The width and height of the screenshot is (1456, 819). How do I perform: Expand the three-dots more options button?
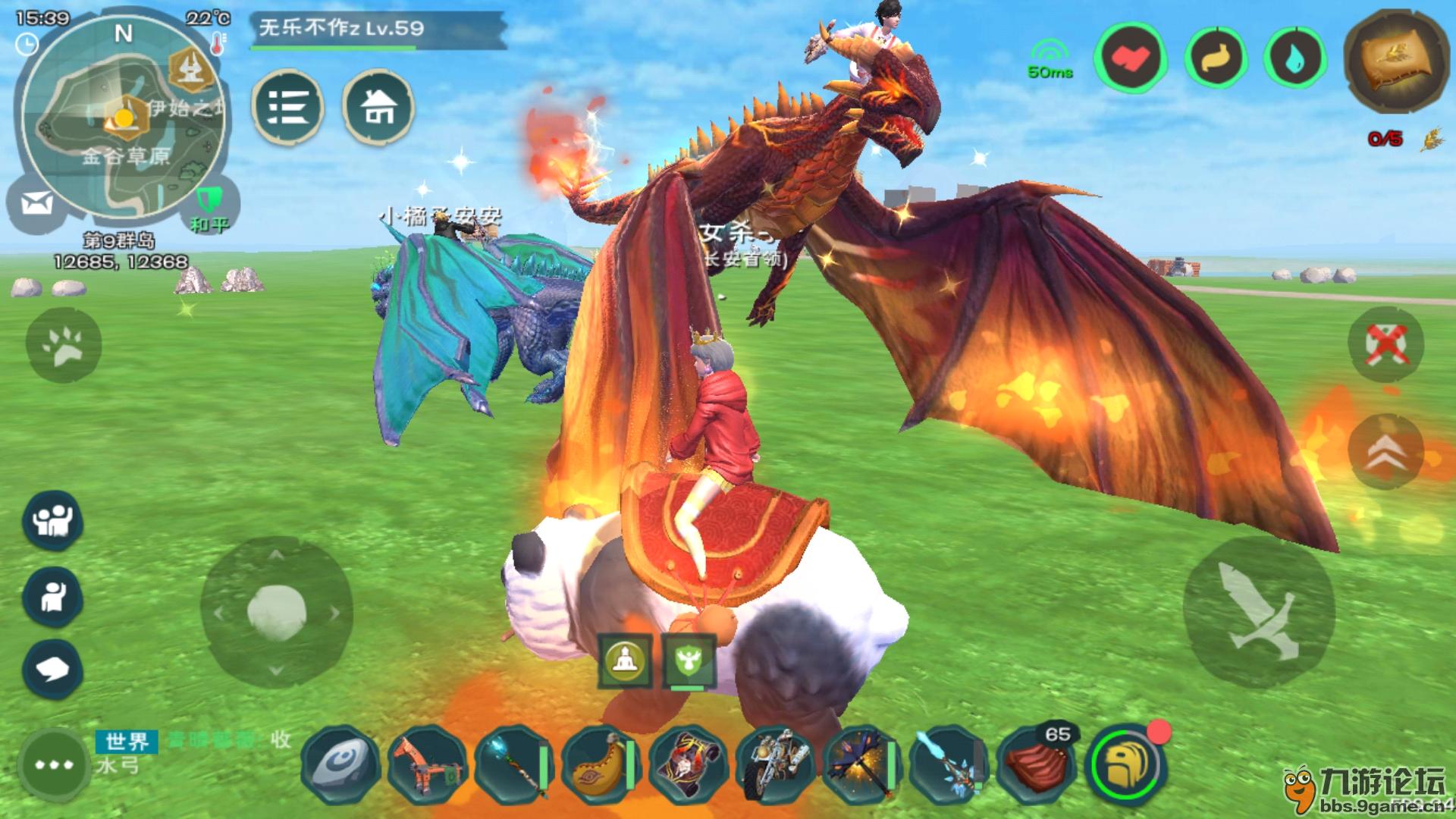[x=53, y=764]
